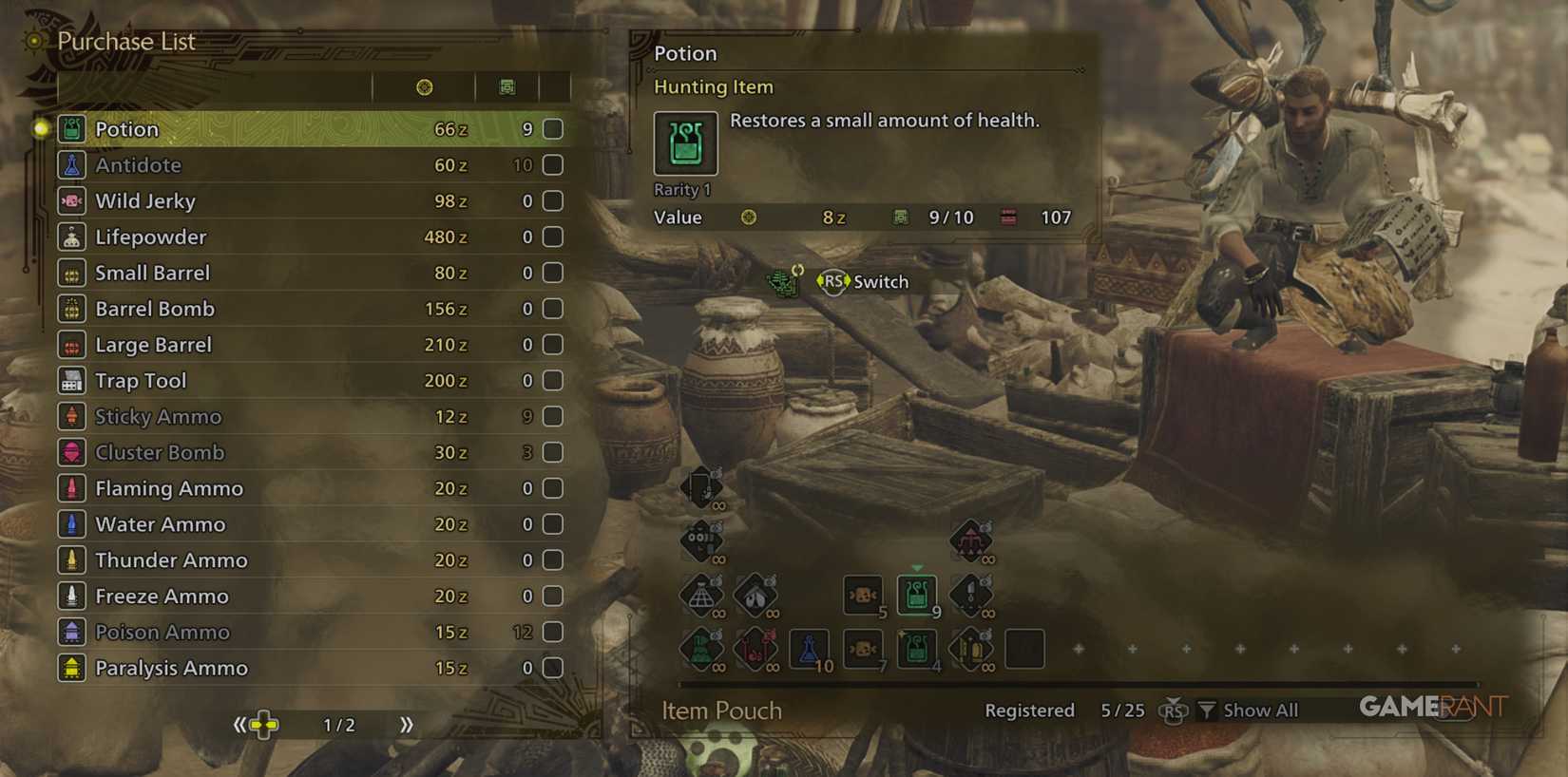This screenshot has width=1568, height=777.
Task: Select the Potion icon in the Purchase List
Action: [x=72, y=128]
